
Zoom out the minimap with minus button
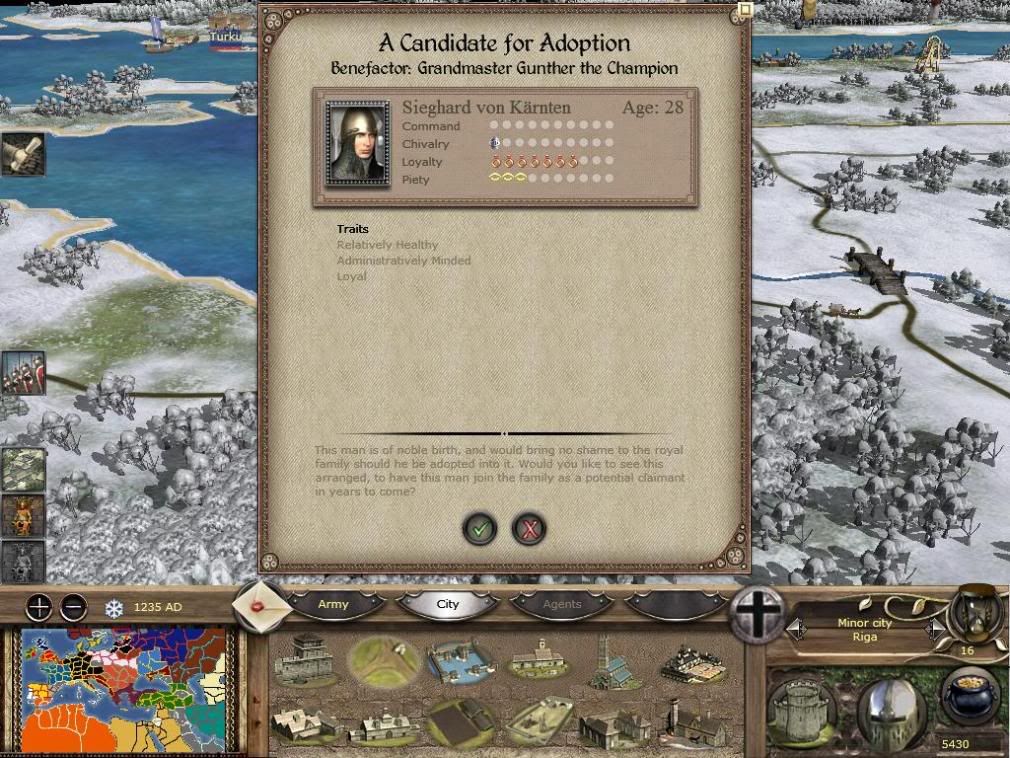73,607
